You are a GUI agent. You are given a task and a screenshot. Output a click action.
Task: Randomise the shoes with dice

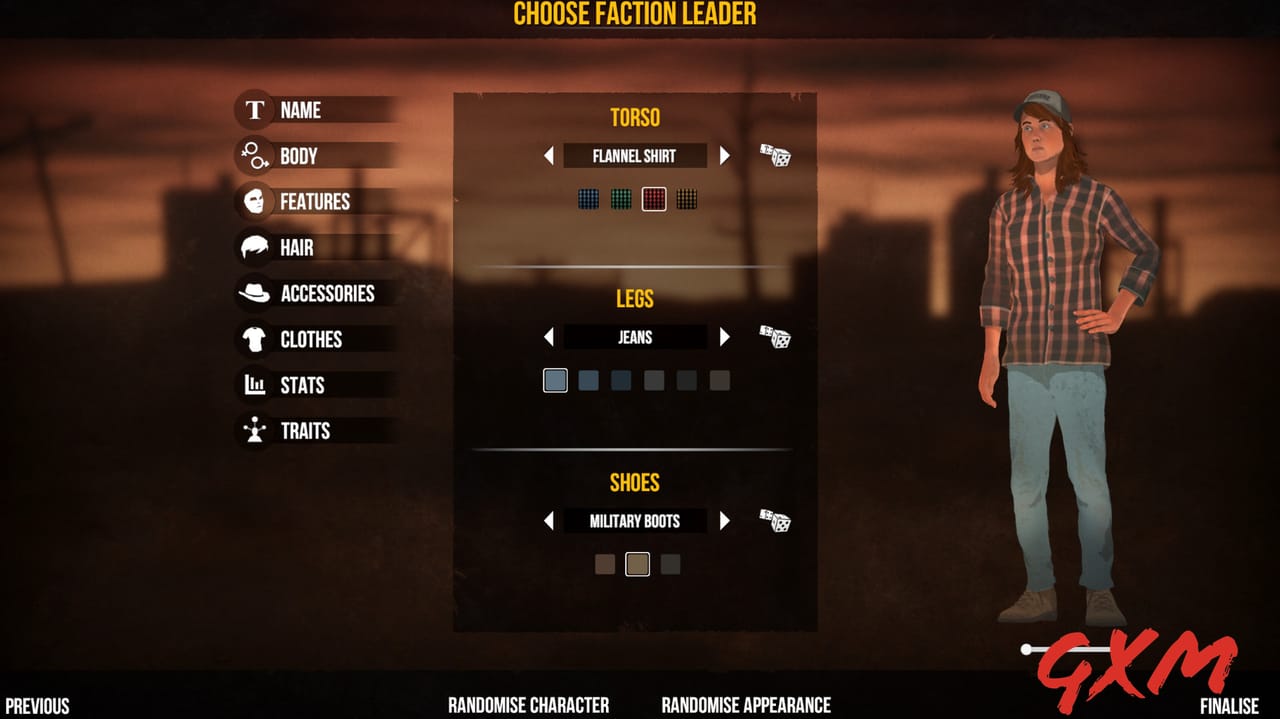click(775, 521)
